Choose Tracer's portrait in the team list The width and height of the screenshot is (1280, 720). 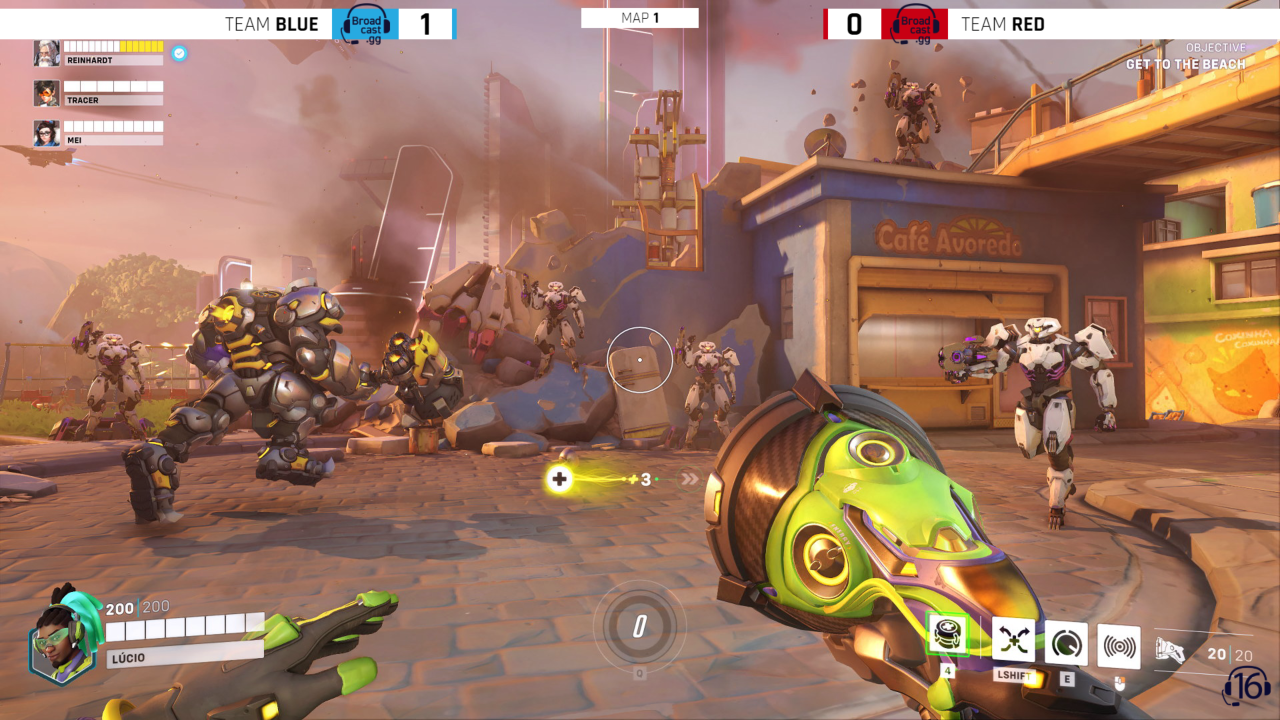pyautogui.click(x=46, y=93)
